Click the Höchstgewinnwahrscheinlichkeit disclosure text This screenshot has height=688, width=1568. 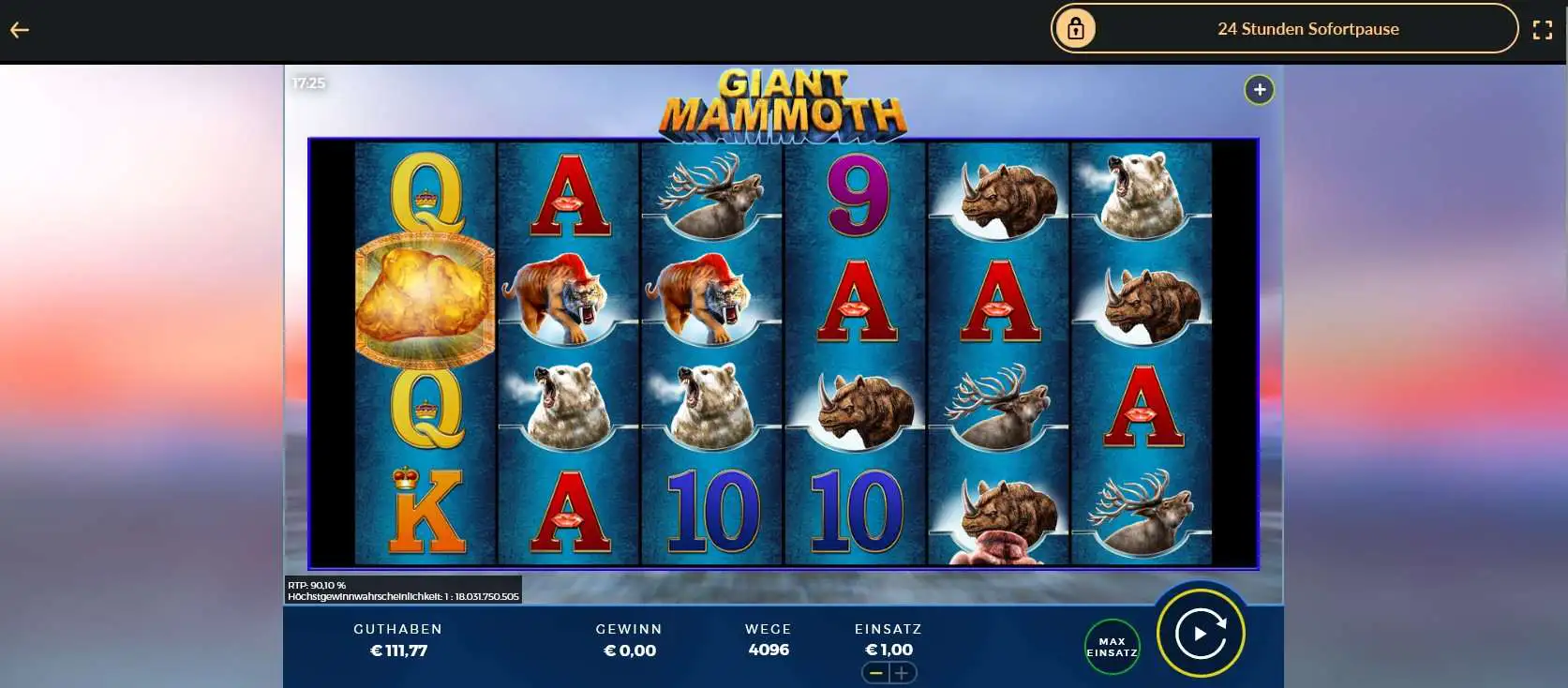403,596
